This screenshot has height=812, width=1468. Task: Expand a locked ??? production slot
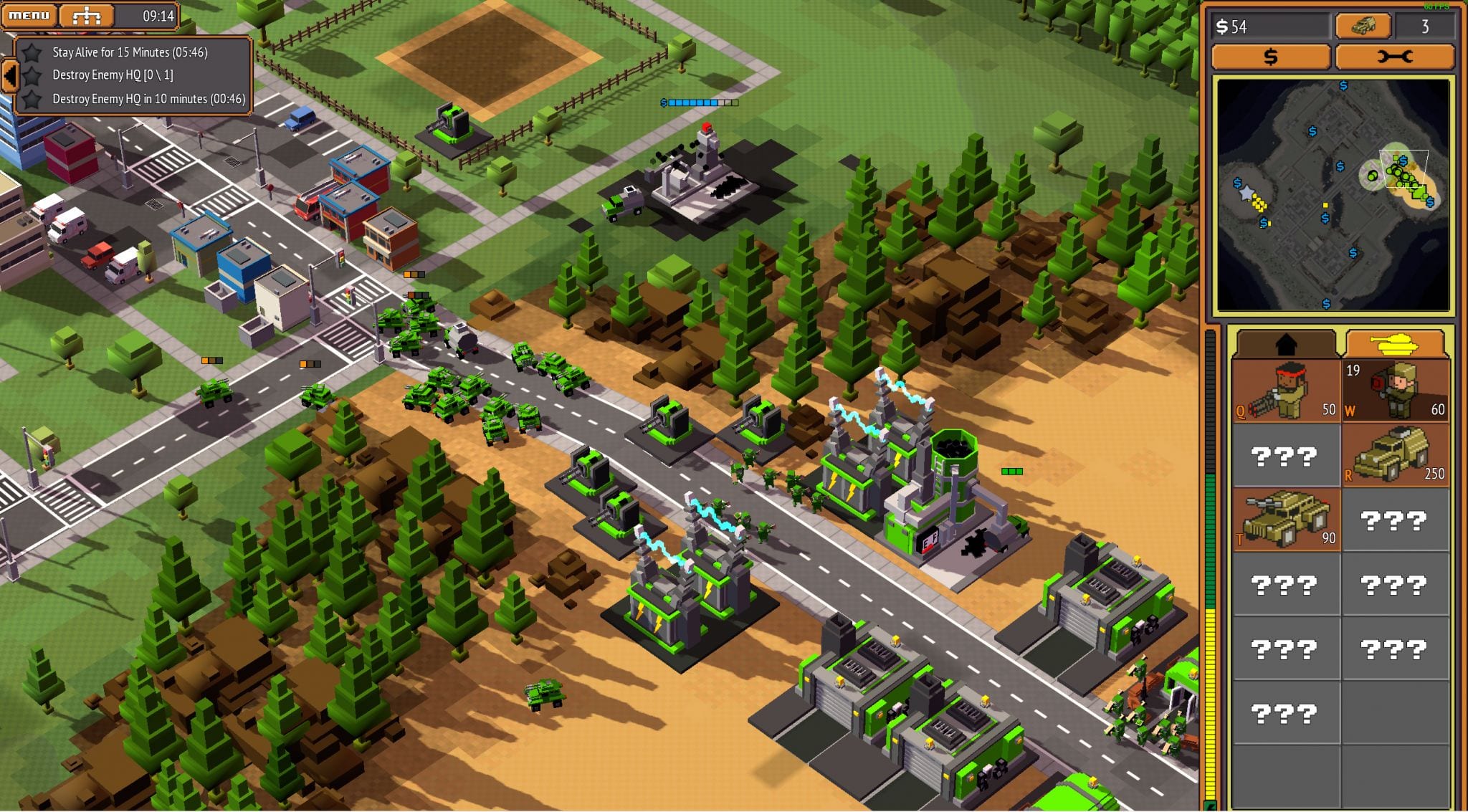(x=1285, y=454)
